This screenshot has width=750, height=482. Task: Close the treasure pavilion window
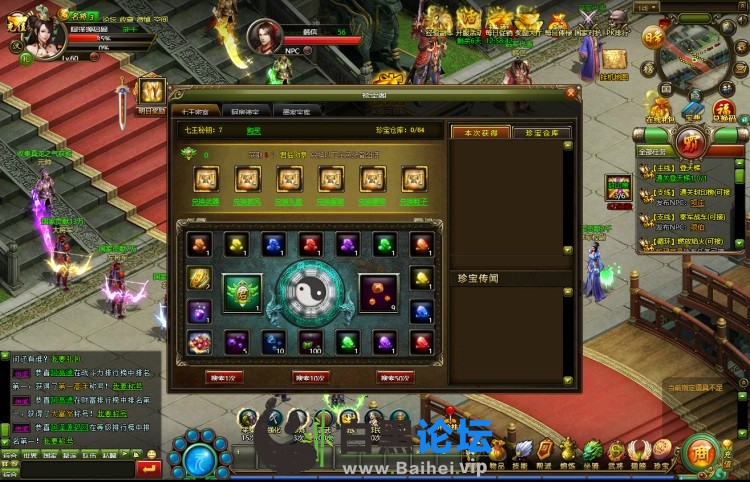(x=572, y=93)
